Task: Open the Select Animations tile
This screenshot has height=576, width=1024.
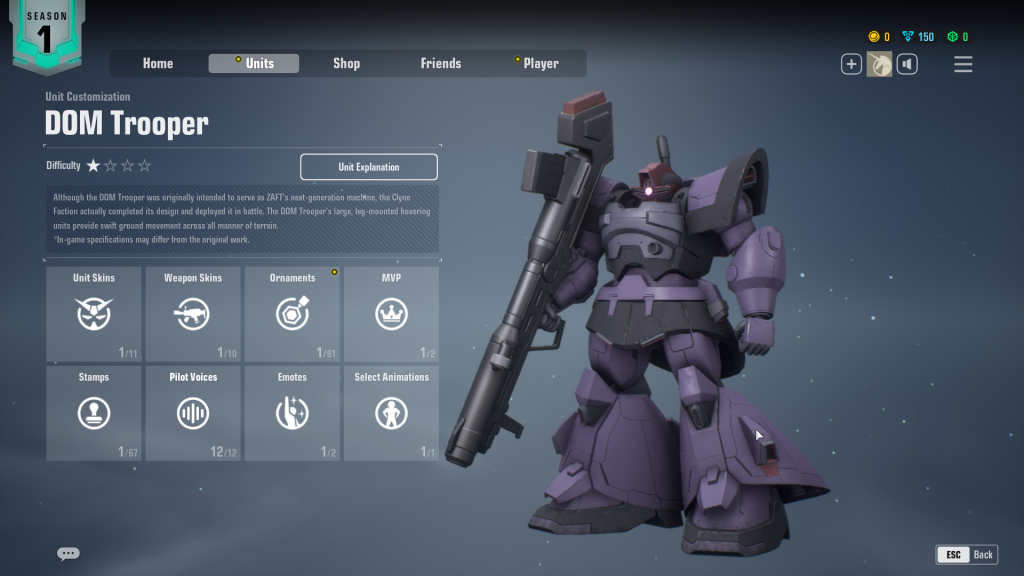Action: (391, 413)
